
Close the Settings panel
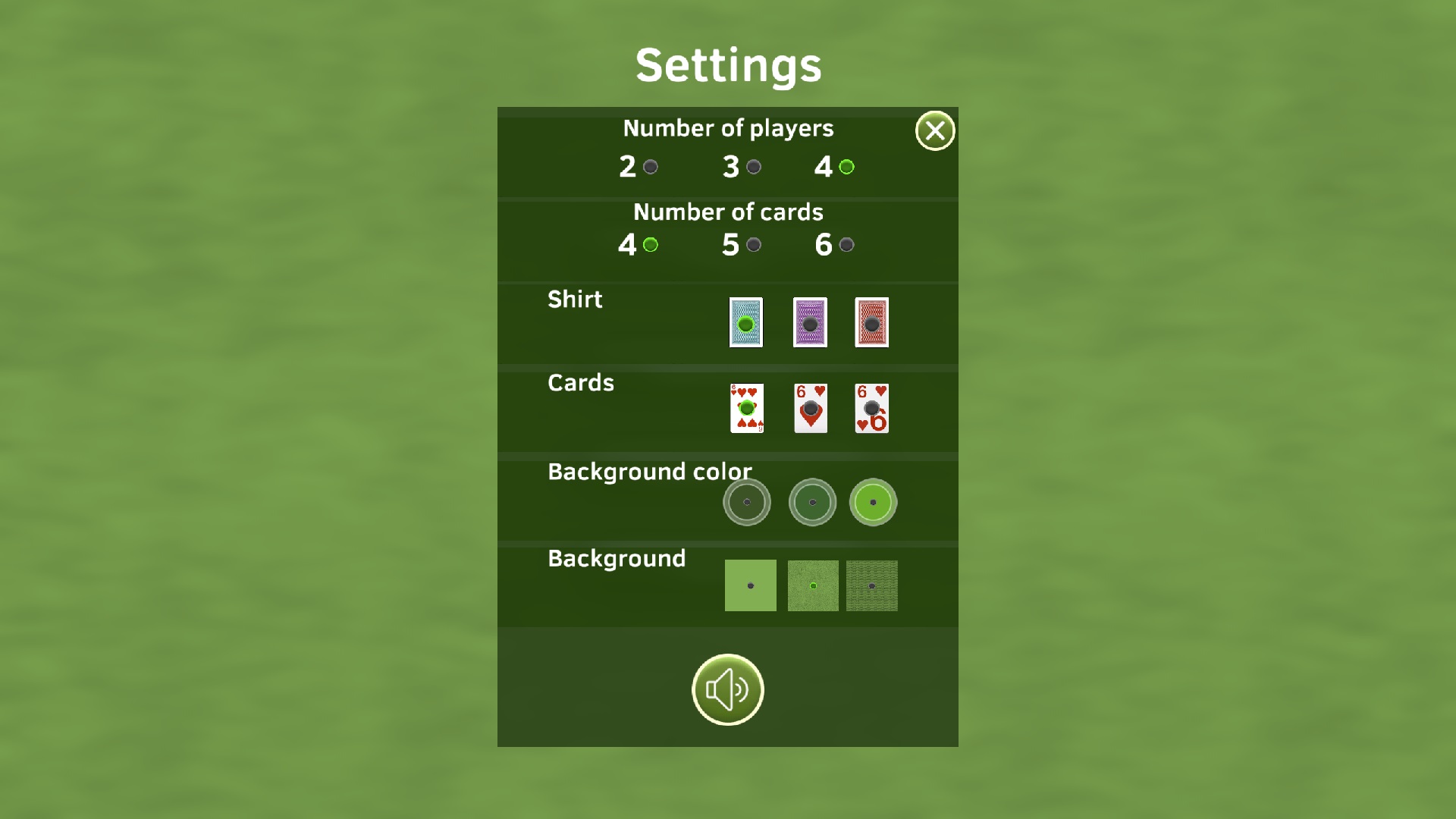tap(934, 130)
